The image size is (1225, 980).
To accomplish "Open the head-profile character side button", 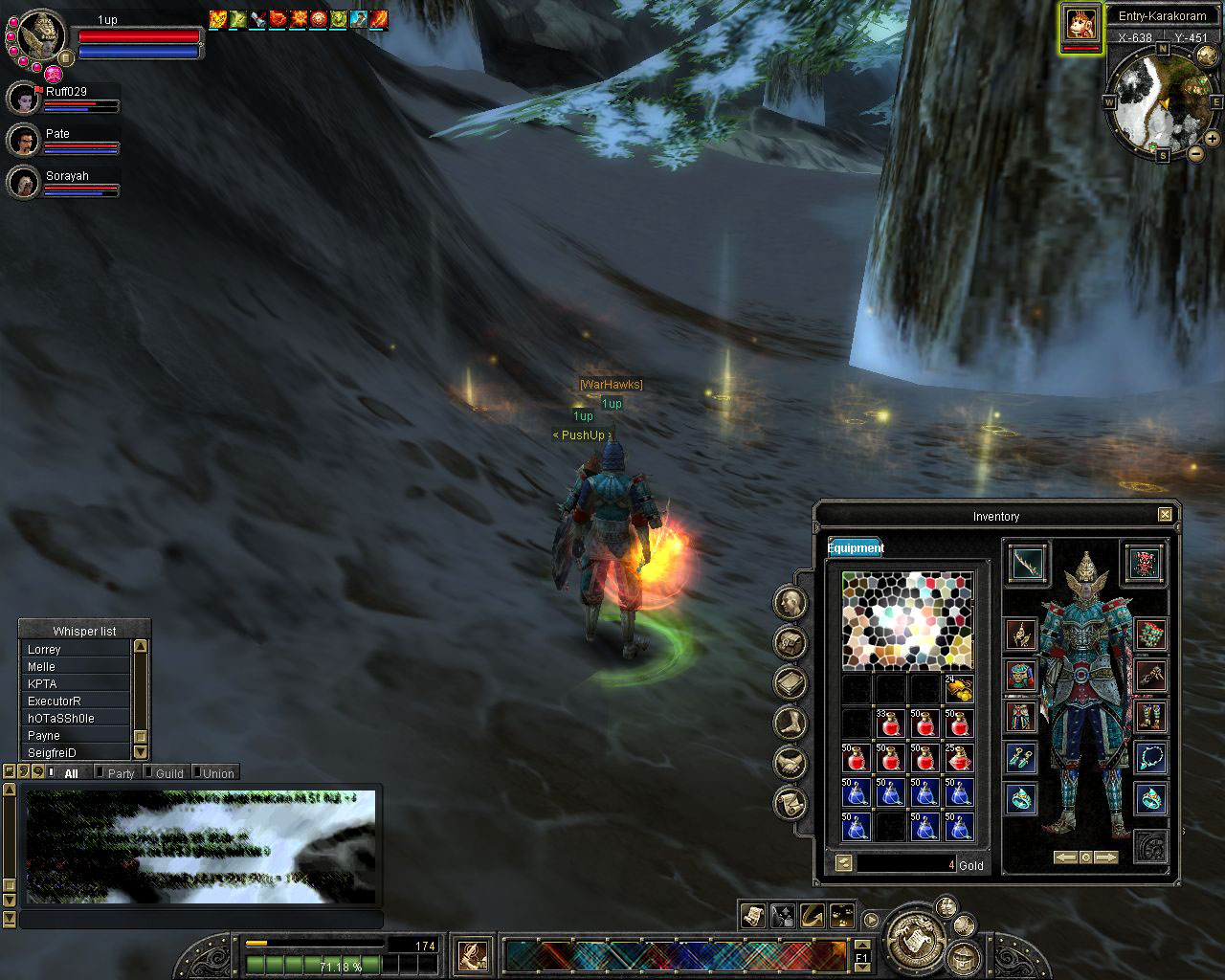I will click(791, 602).
